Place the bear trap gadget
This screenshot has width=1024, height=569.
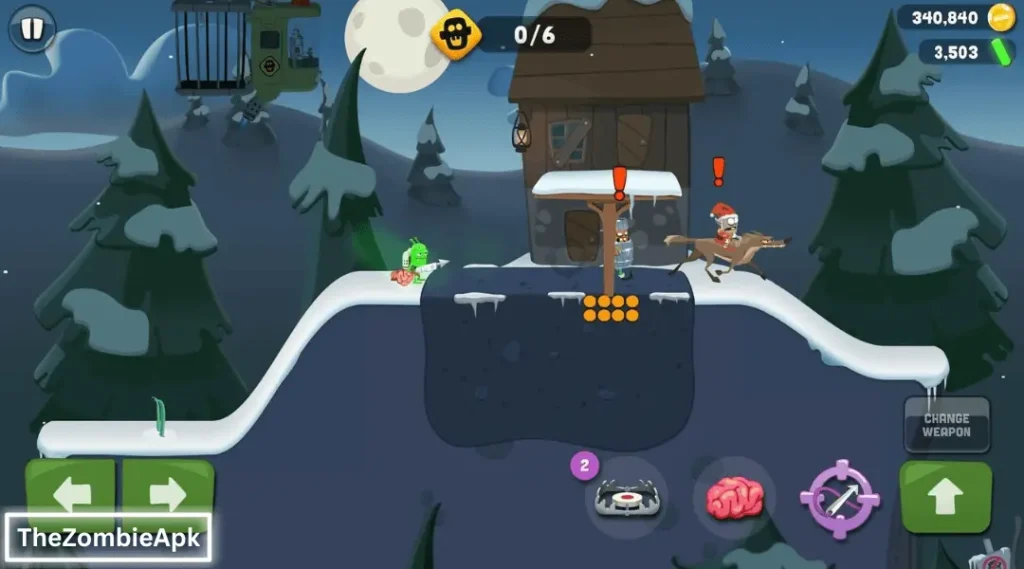pyautogui.click(x=626, y=497)
